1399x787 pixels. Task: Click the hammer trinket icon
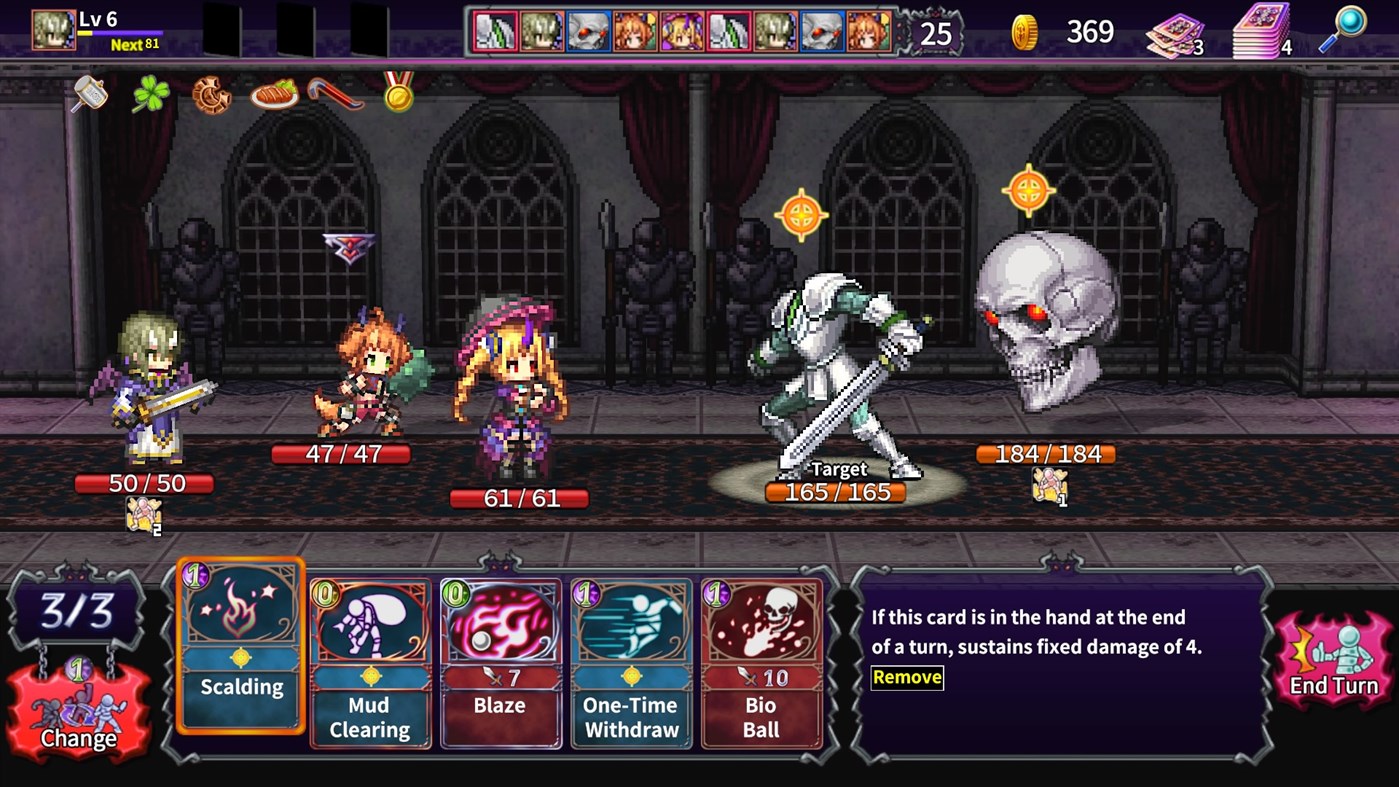click(x=90, y=96)
